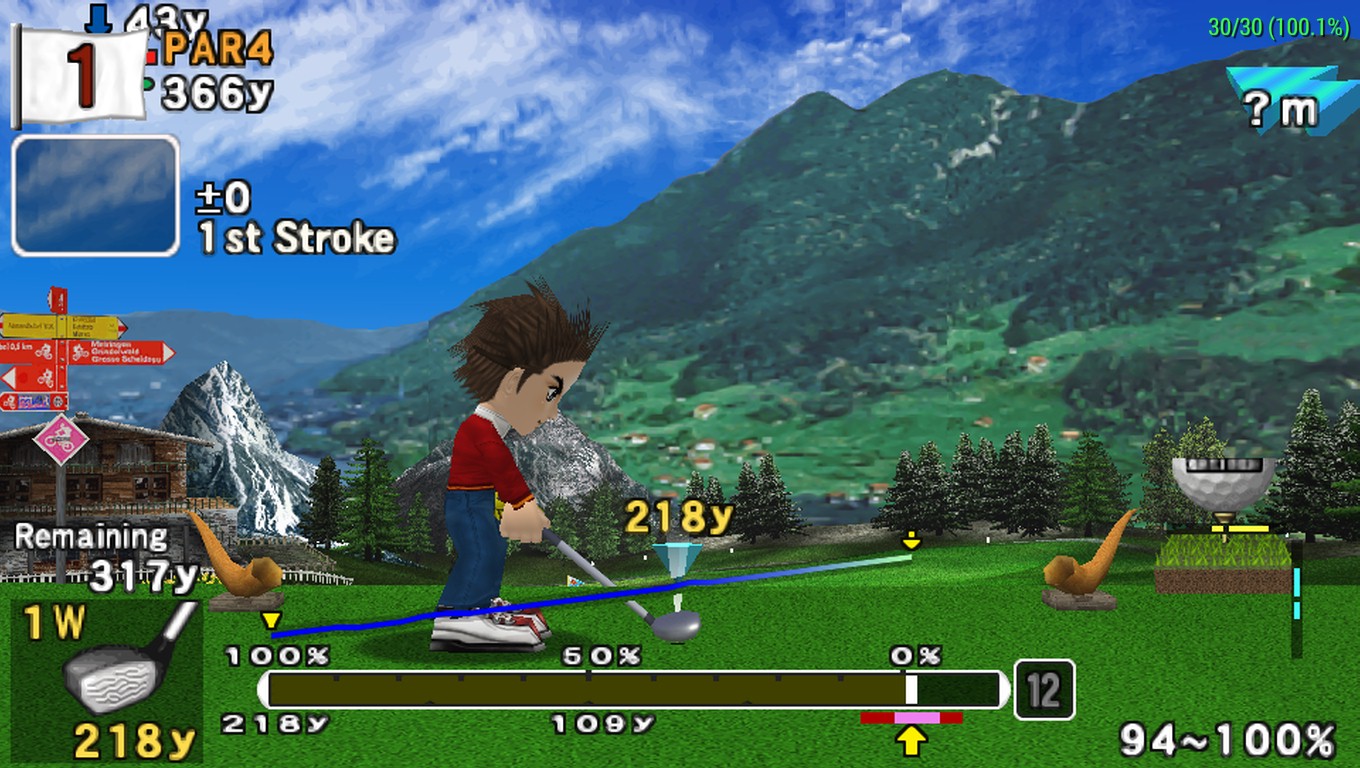
Task: Click the hole 1 flag icon
Action: [80, 76]
